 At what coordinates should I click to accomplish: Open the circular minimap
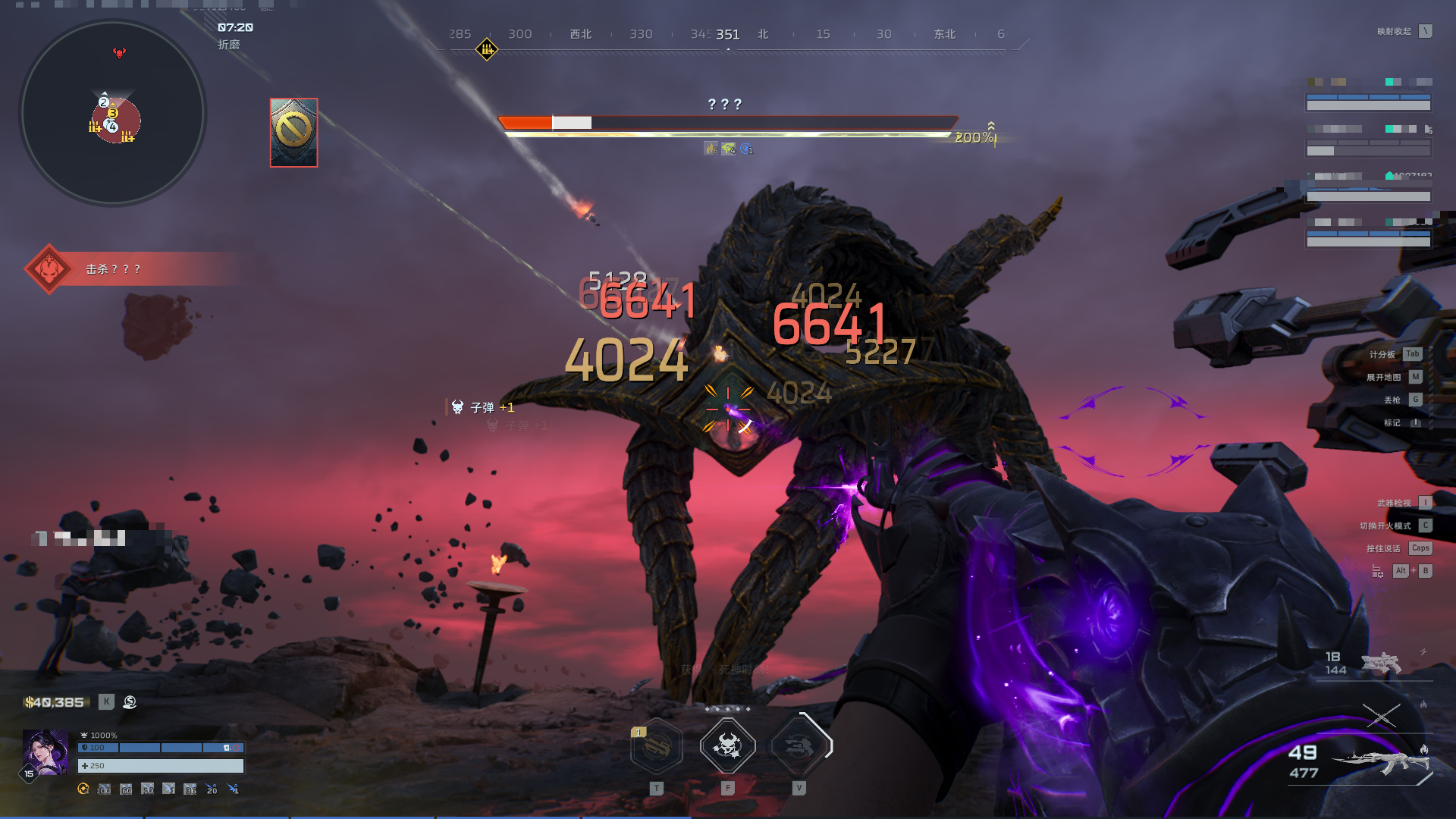pos(112,114)
